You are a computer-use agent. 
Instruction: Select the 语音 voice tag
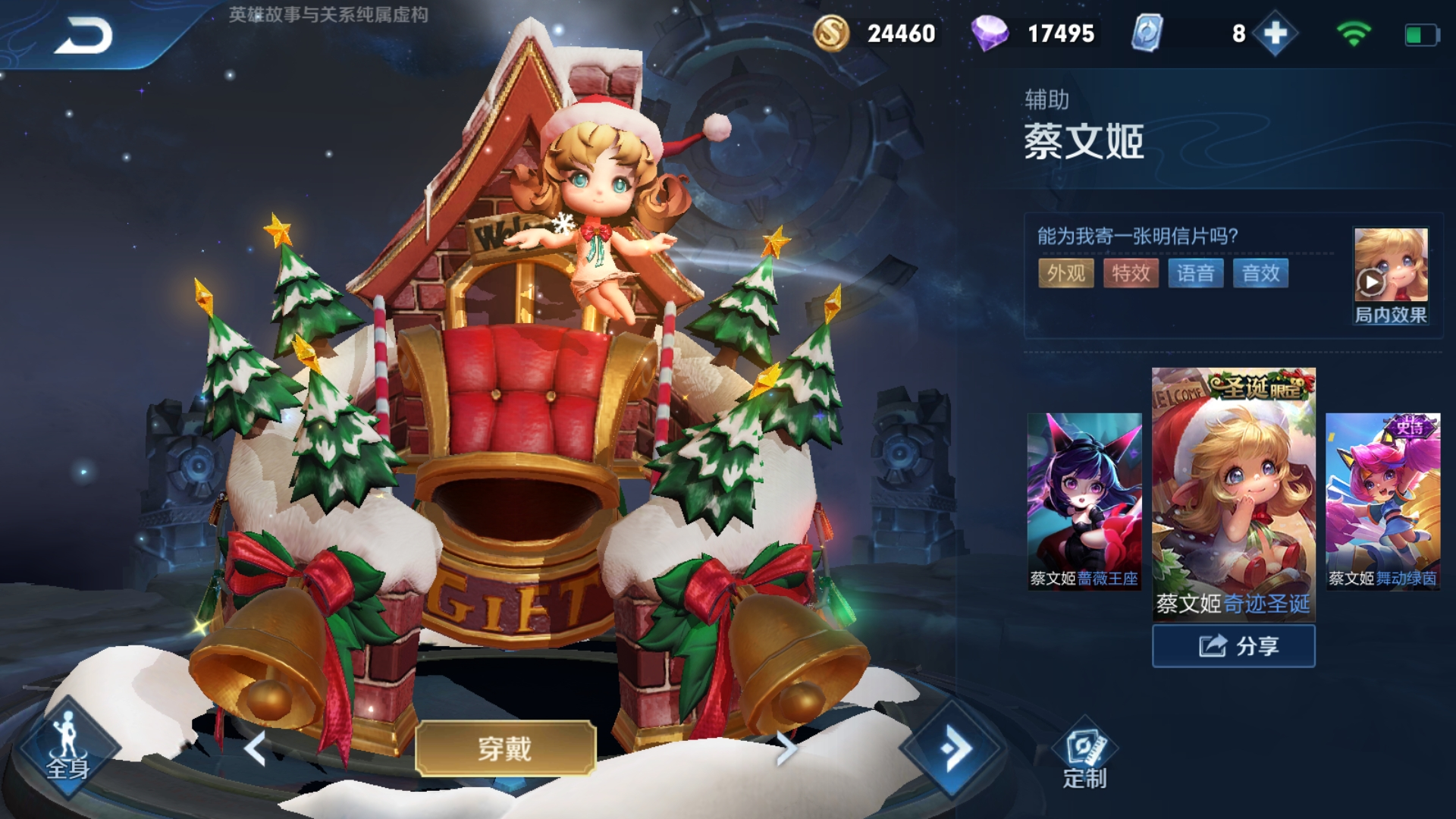tap(1196, 273)
